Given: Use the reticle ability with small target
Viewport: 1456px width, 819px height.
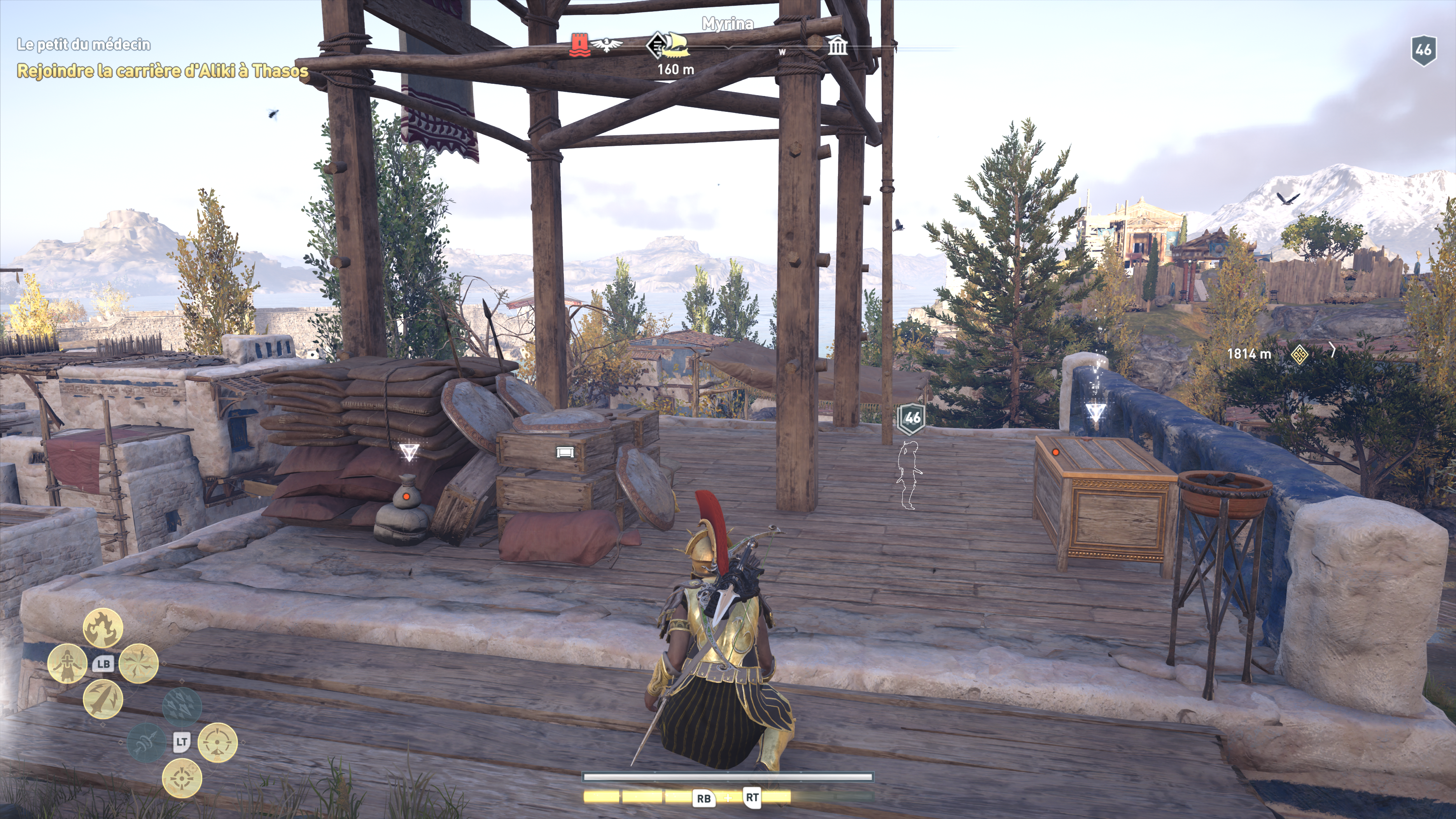Looking at the screenshot, I should tap(182, 778).
